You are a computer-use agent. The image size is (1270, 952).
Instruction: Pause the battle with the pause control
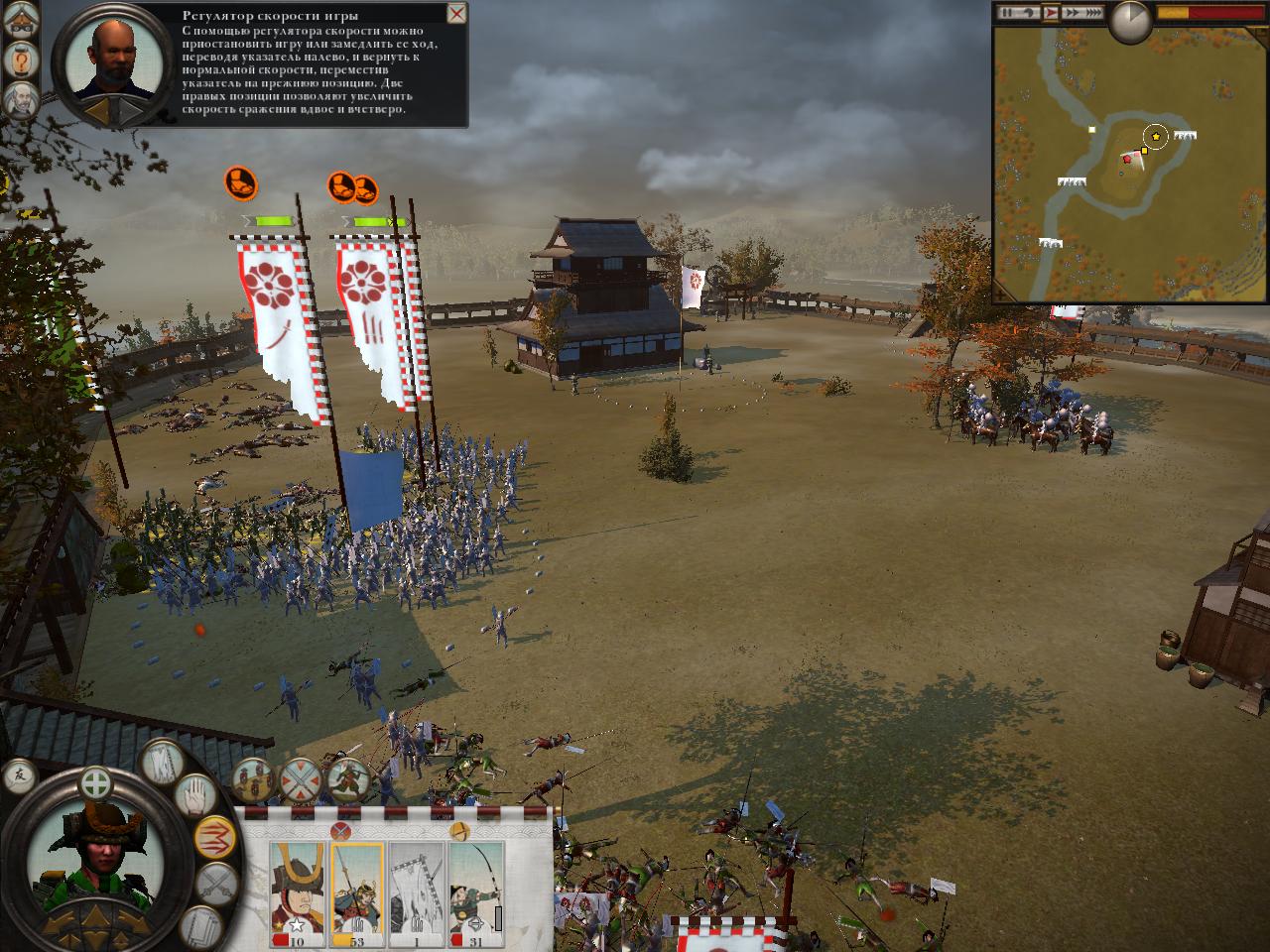click(1009, 13)
